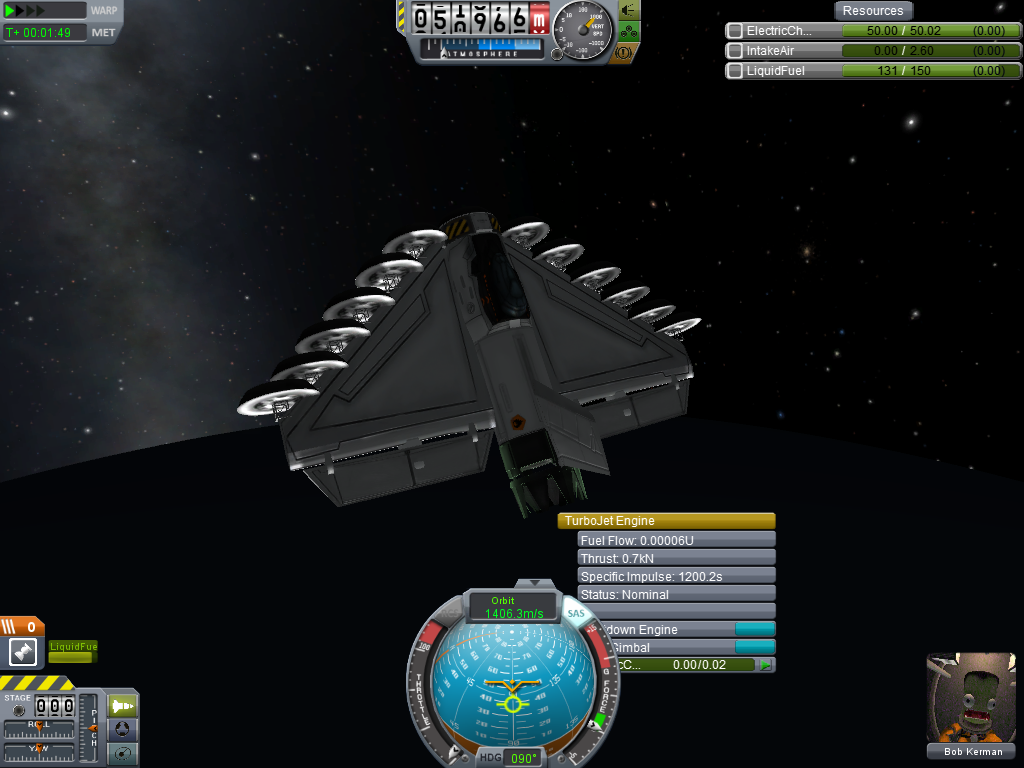Toggle the landing gear action icon
1024x768 pixels.
pyautogui.click(x=630, y=31)
